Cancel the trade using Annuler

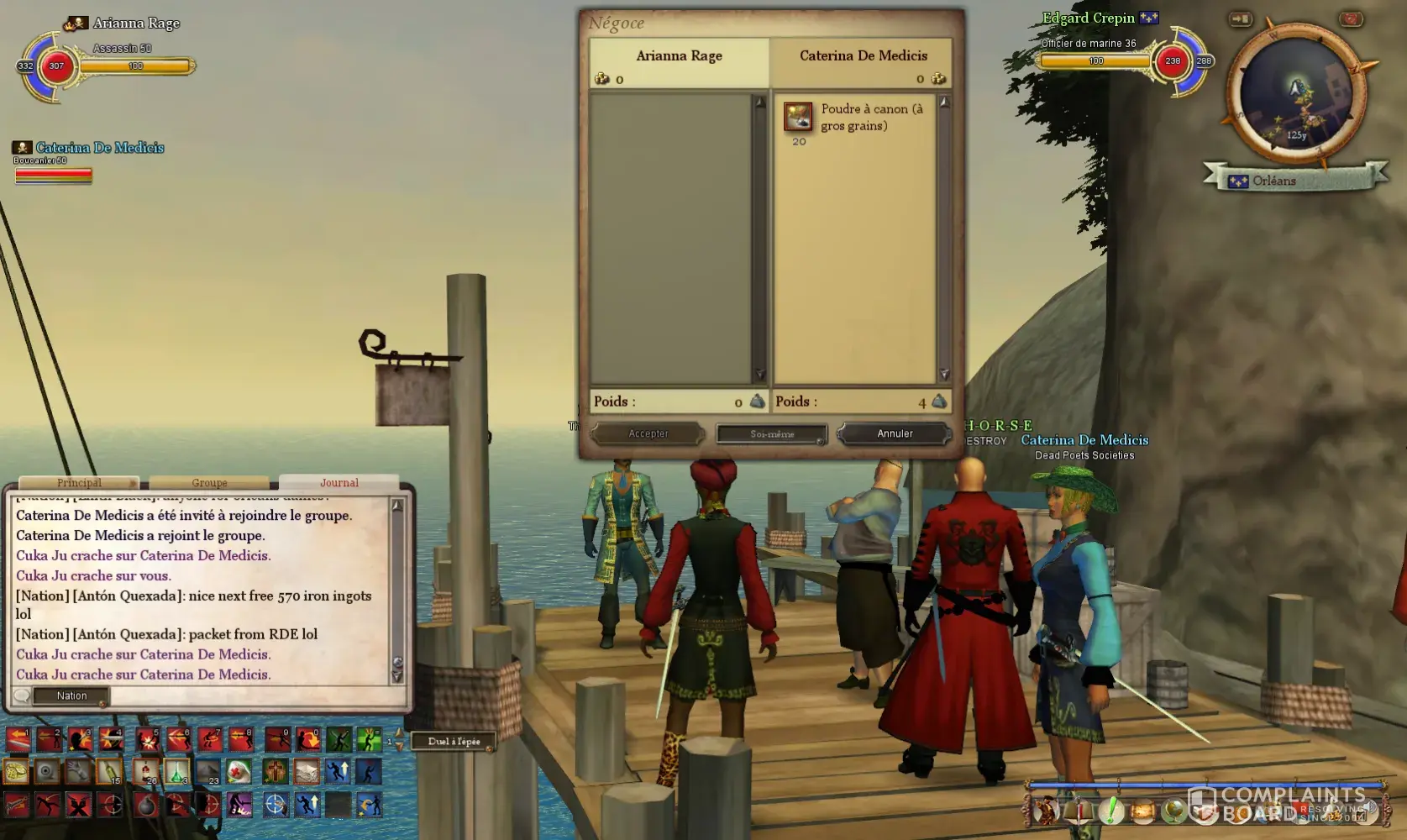[895, 433]
